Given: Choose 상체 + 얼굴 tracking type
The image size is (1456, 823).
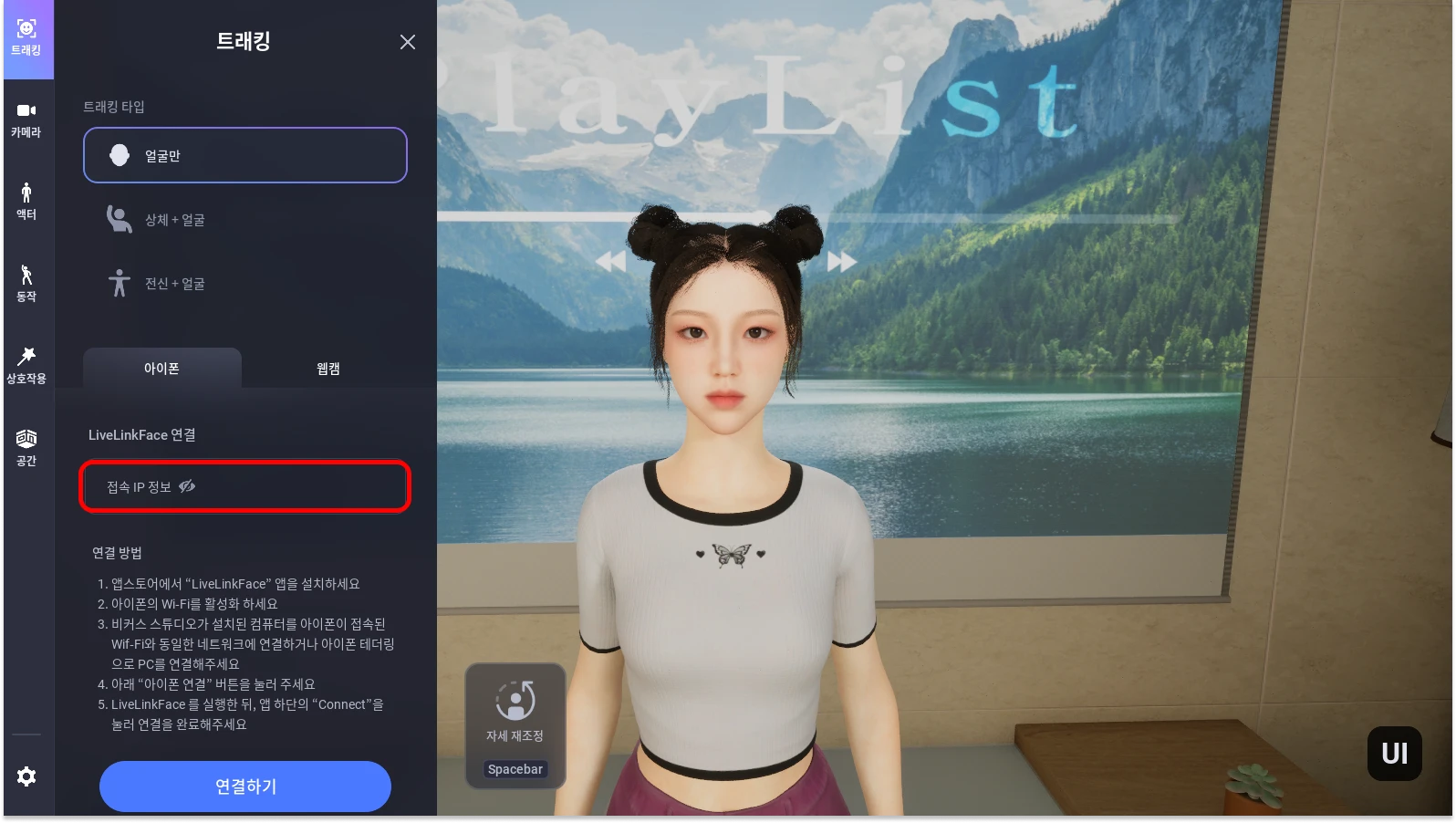Looking at the screenshot, I should tap(245, 220).
